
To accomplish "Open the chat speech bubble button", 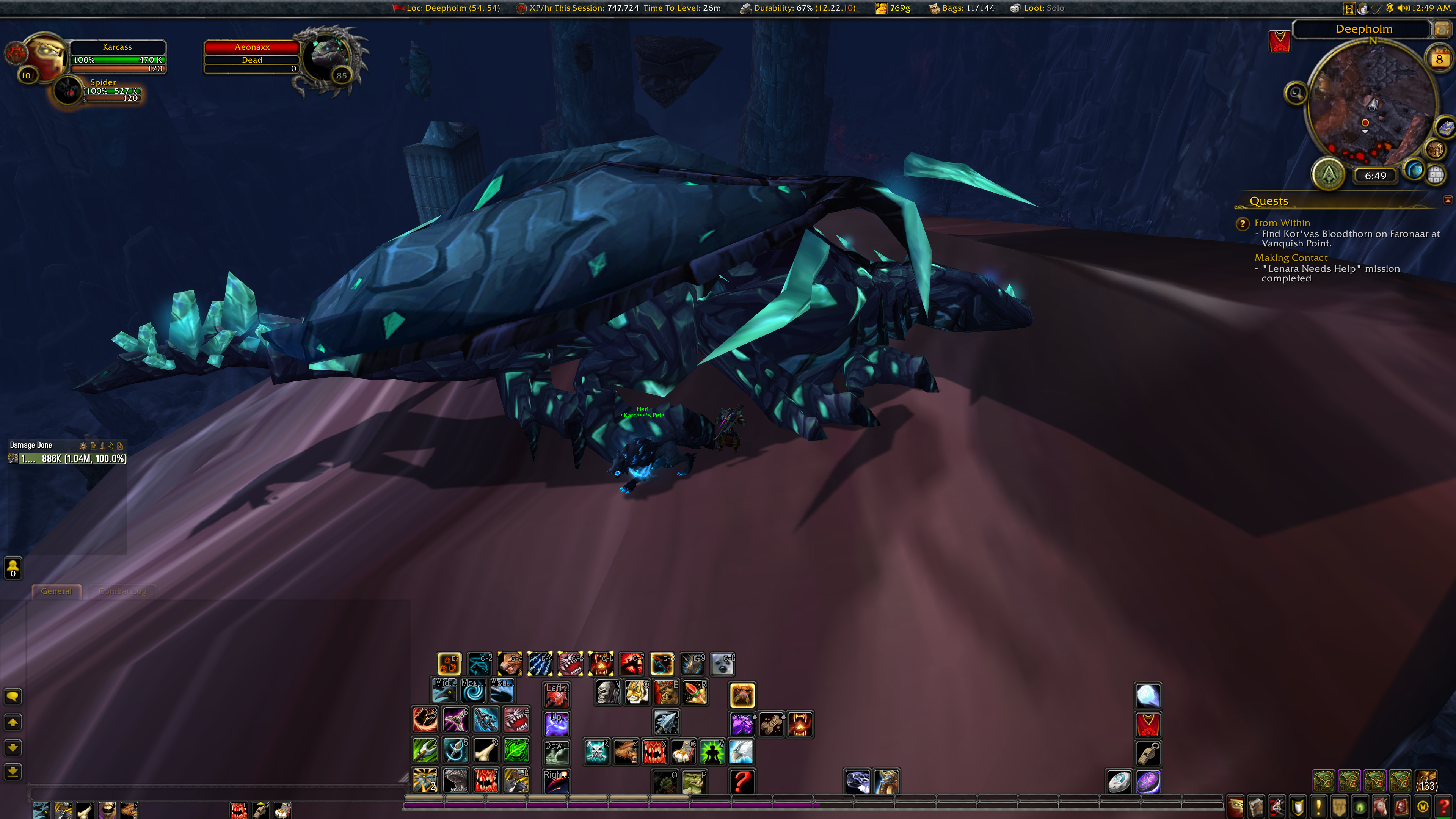I will point(13,697).
